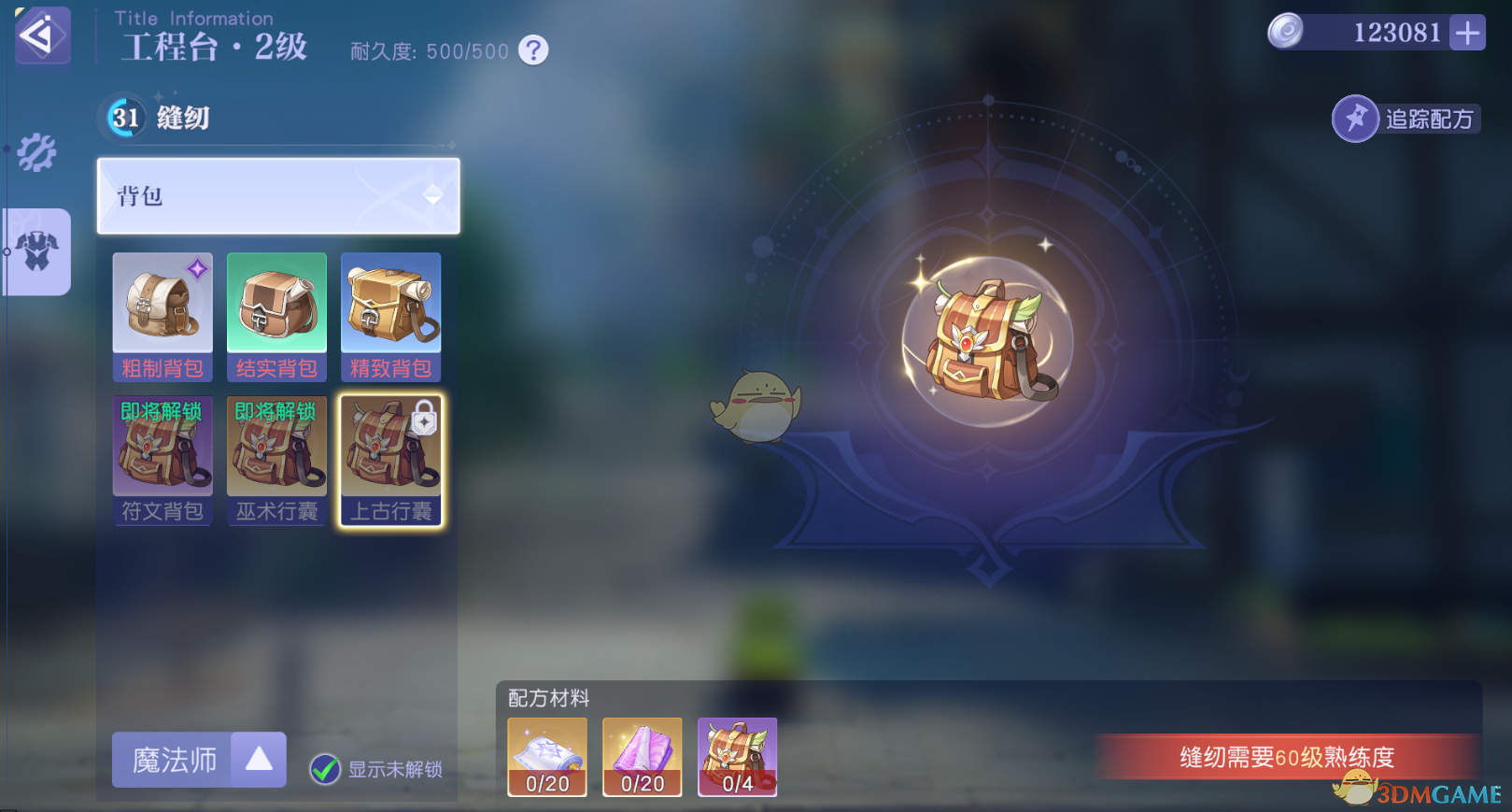Viewport: 1512px width, 812px height.
Task: Select the 上古行囊 recipe icon
Action: pos(389,446)
